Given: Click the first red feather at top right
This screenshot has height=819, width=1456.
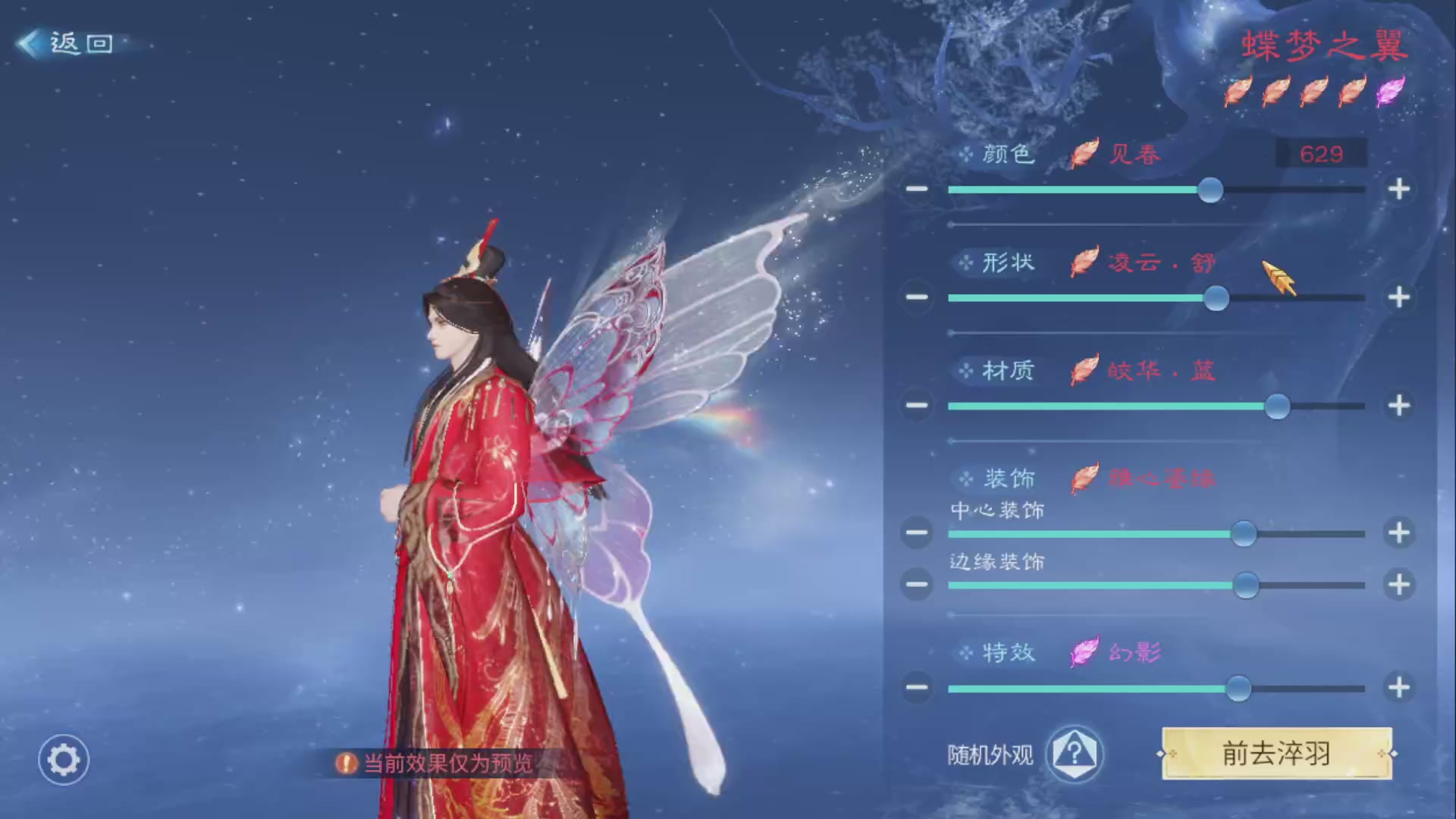Looking at the screenshot, I should pos(1238,91).
